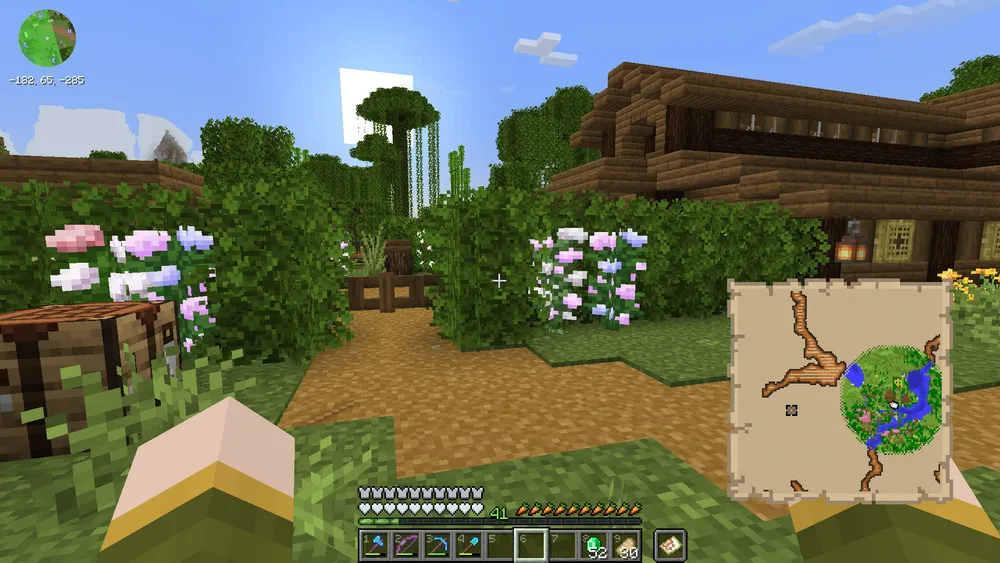Screen dimensions: 1000x563
Task: Choose the diamond pickaxe hotbar slot
Action: click(438, 546)
